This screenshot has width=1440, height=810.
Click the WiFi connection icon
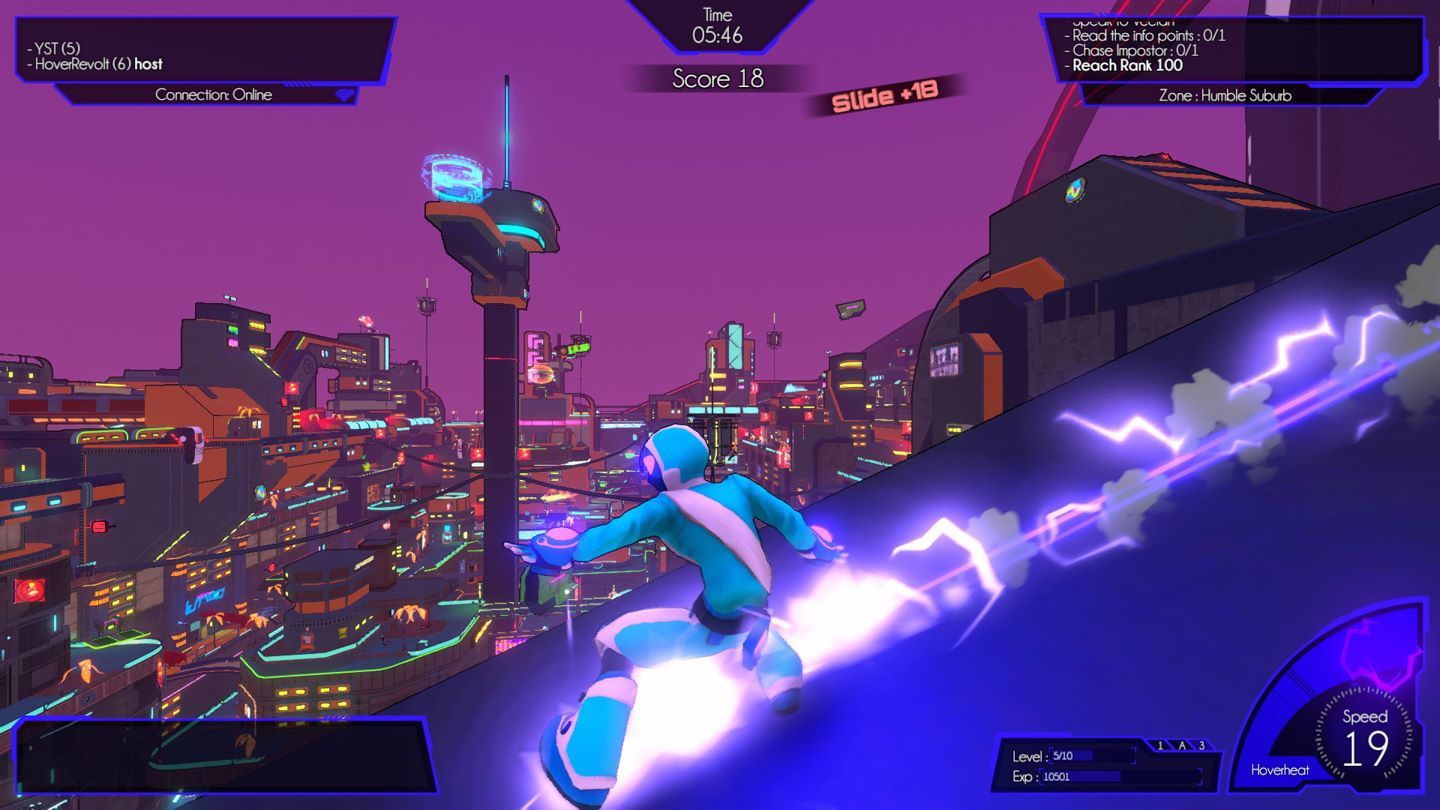click(344, 95)
